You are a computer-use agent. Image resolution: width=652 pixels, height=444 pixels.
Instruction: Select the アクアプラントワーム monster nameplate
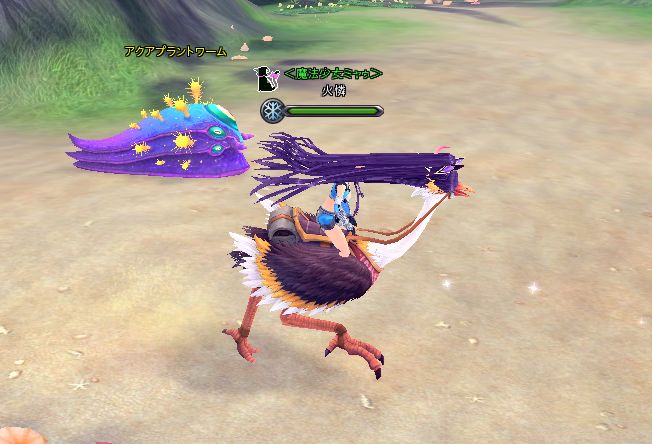coord(176,51)
